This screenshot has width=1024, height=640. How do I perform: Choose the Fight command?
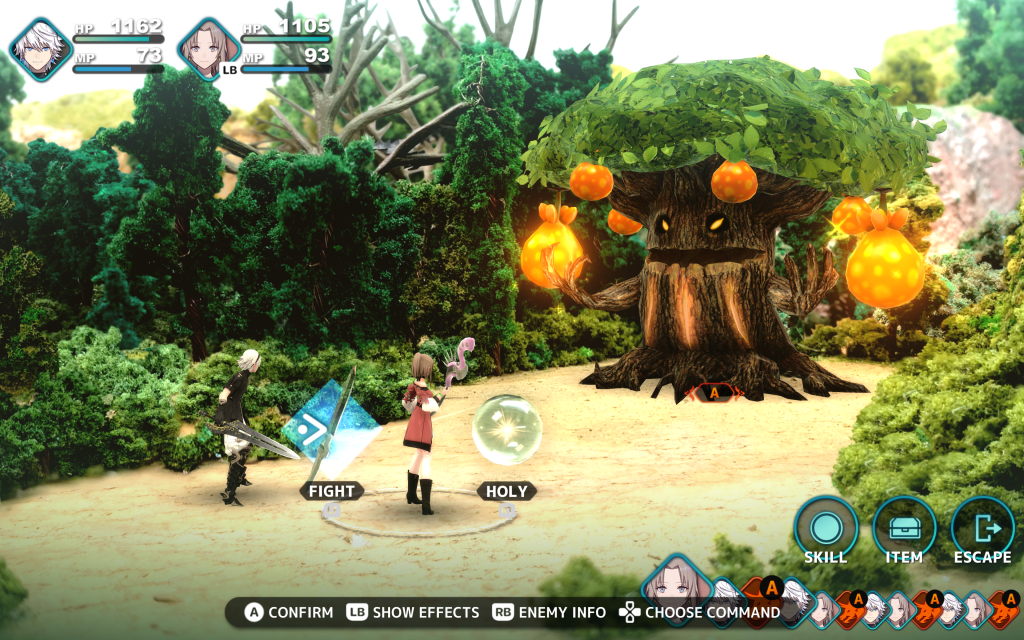tap(331, 491)
